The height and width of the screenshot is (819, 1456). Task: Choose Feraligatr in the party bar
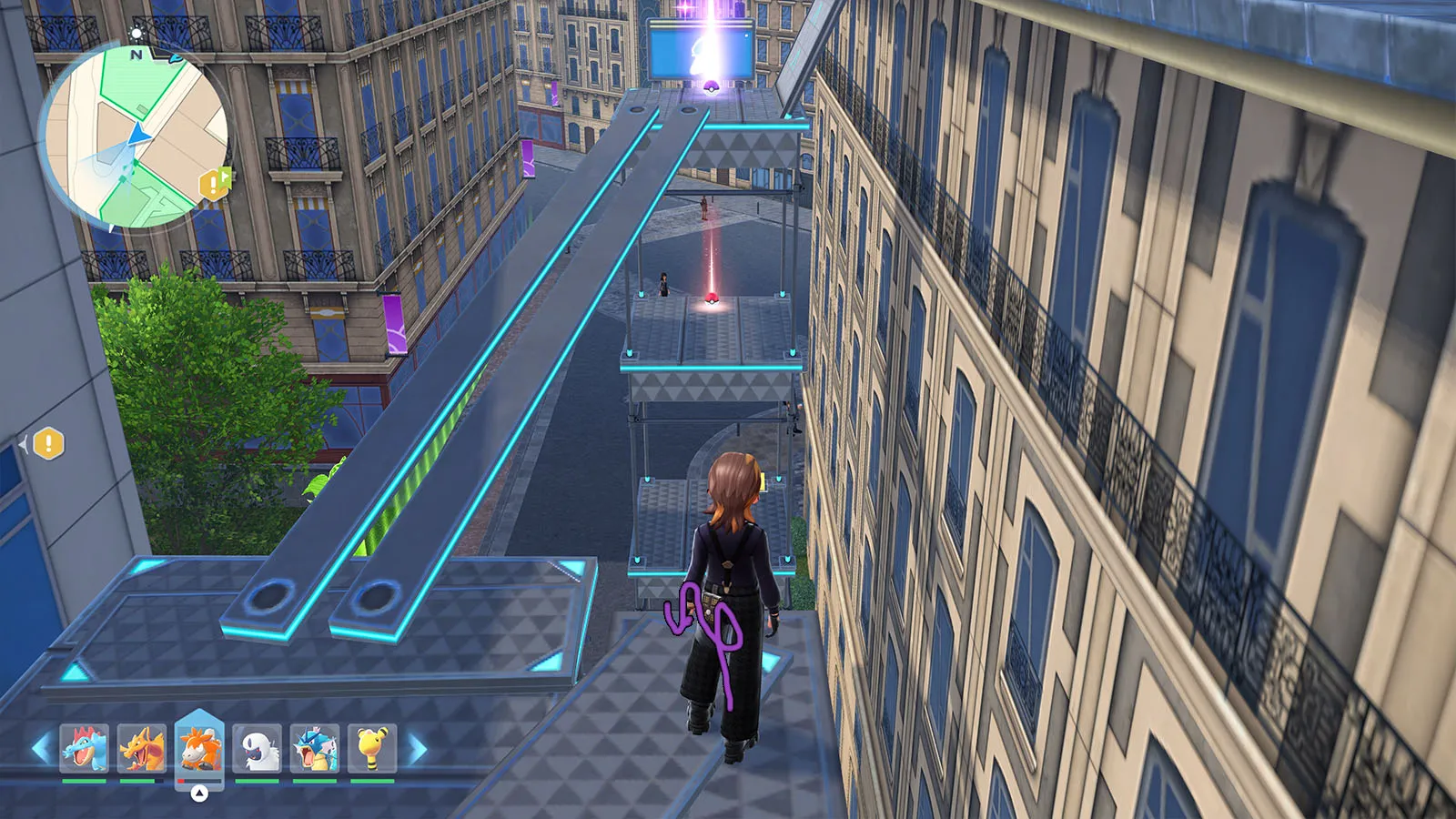tap(85, 748)
